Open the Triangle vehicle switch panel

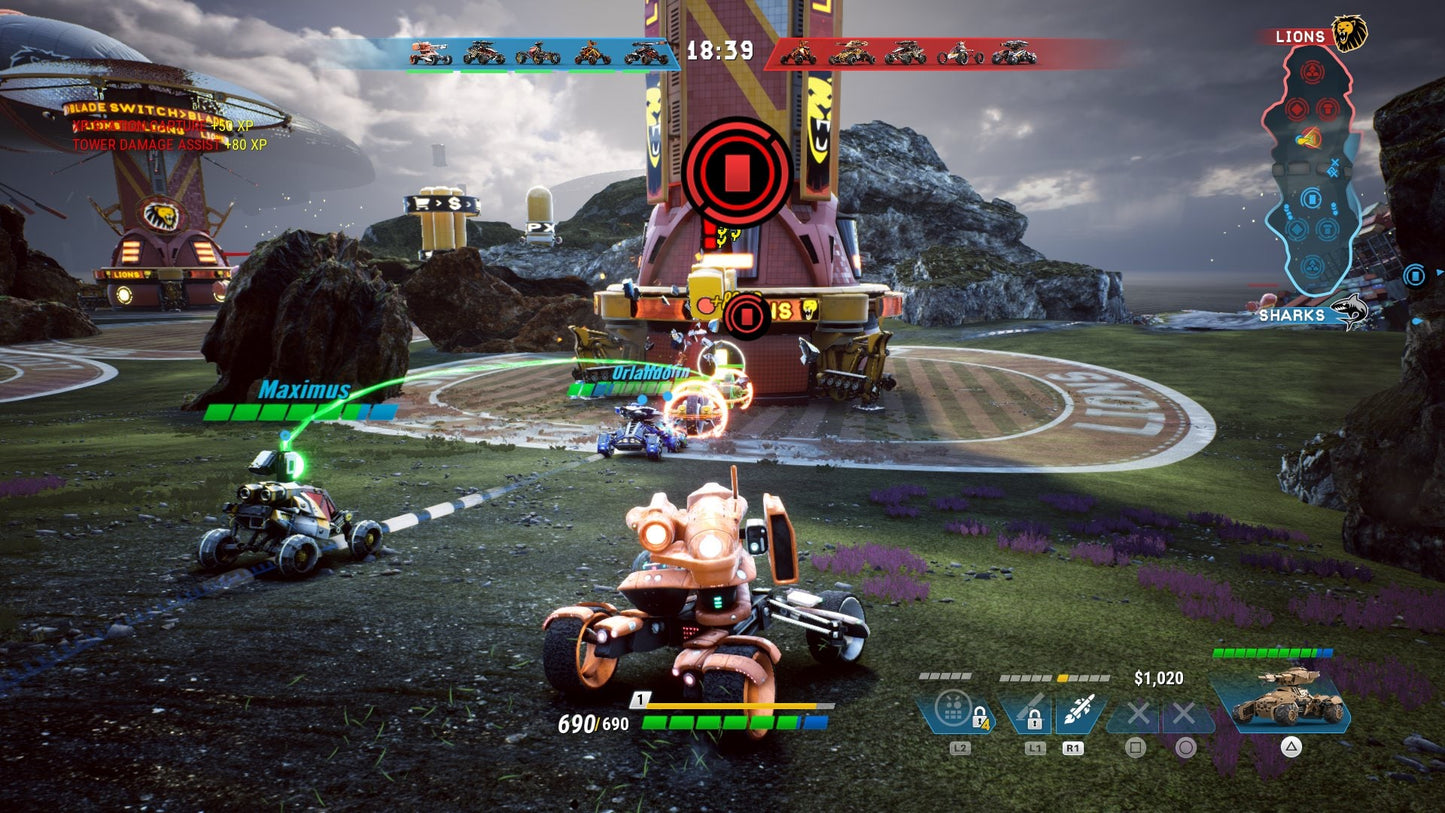pyautogui.click(x=1292, y=745)
